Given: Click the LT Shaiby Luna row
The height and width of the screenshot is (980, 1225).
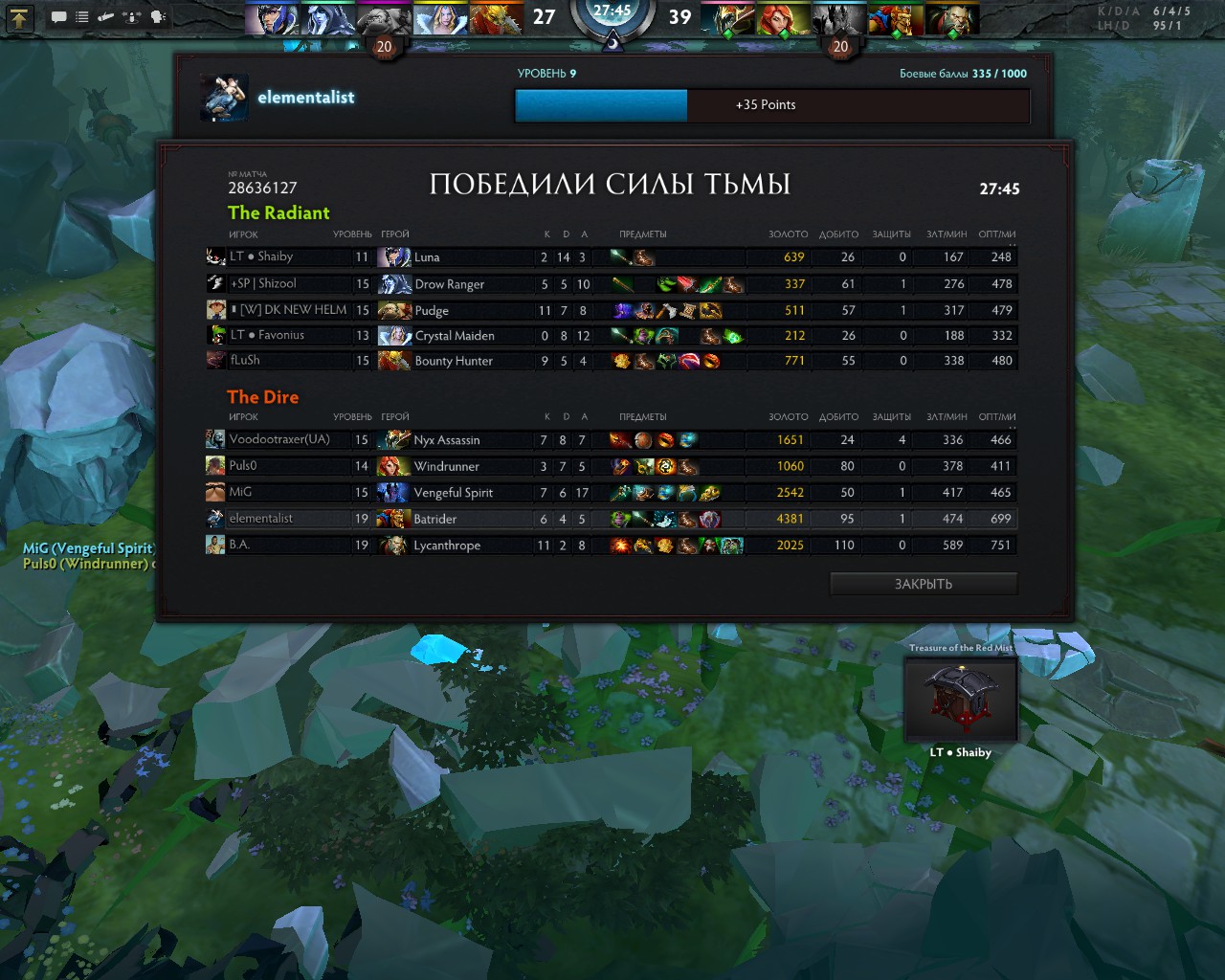Looking at the screenshot, I should click(612, 256).
